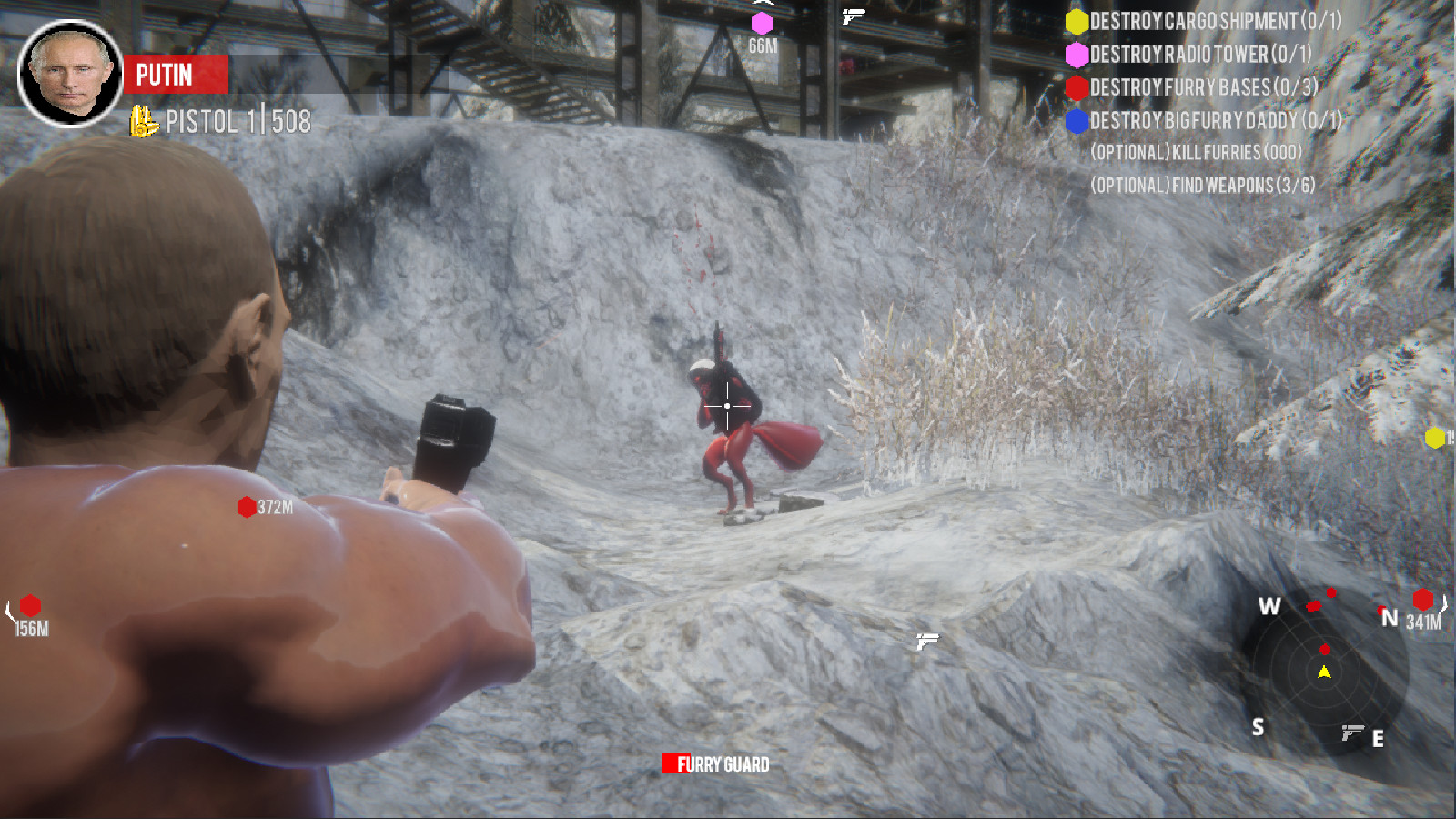Click the yellow hexagon cargo waypoint marker
This screenshot has width=1456, height=819.
[1435, 438]
